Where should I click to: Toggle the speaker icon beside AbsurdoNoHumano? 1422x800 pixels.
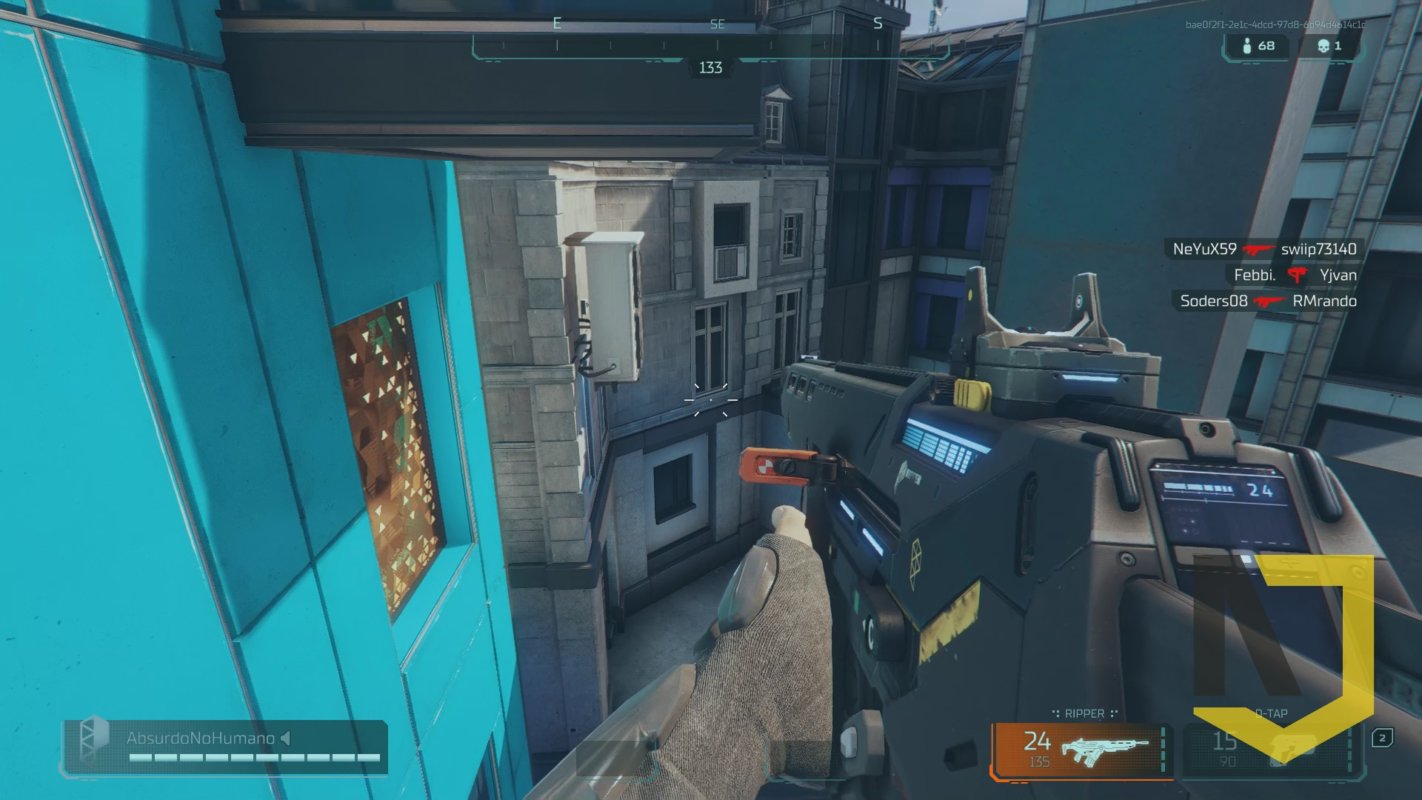[x=285, y=738]
